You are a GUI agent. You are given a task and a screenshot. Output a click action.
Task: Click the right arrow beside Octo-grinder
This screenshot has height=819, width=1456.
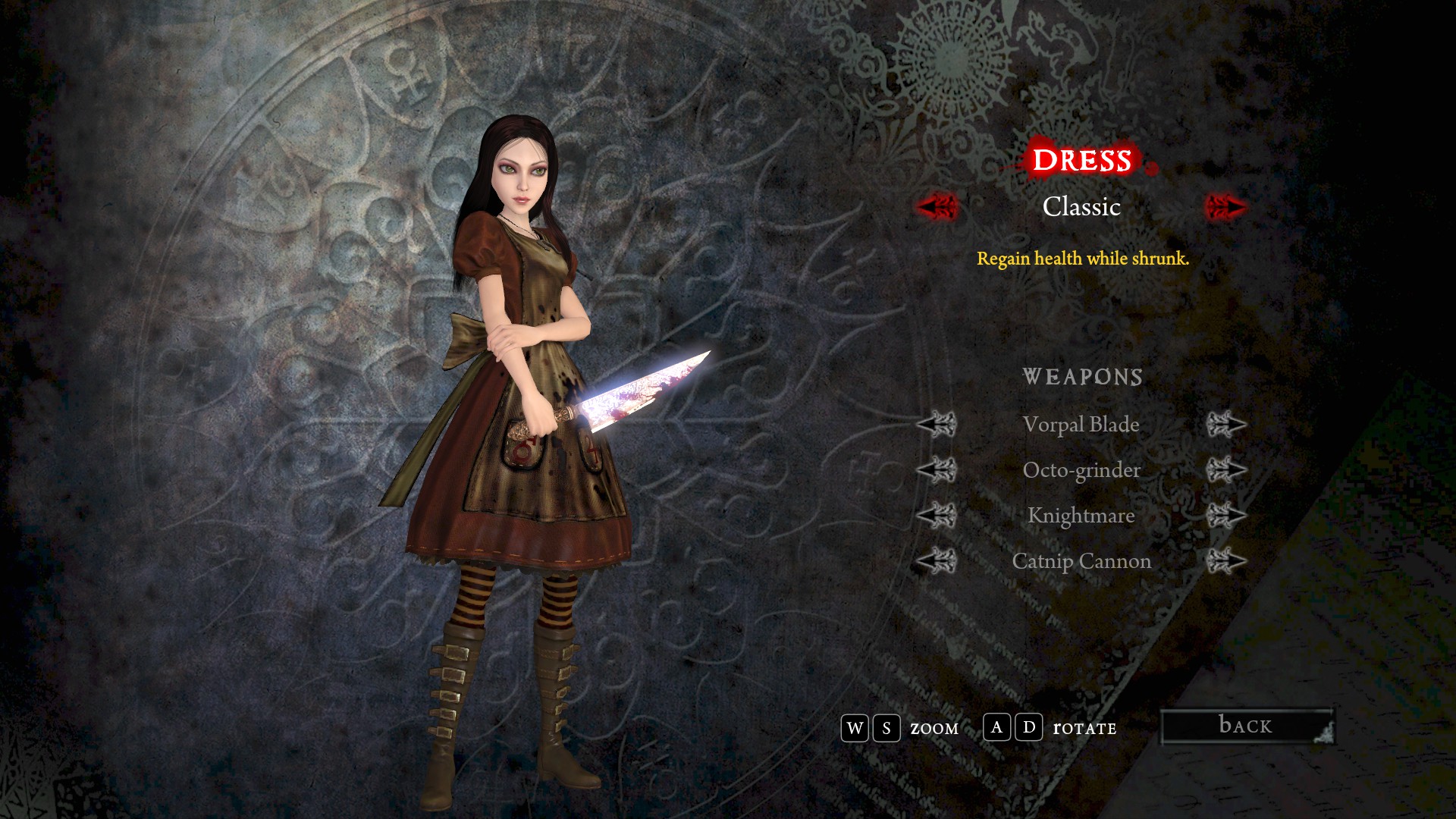point(1225,470)
